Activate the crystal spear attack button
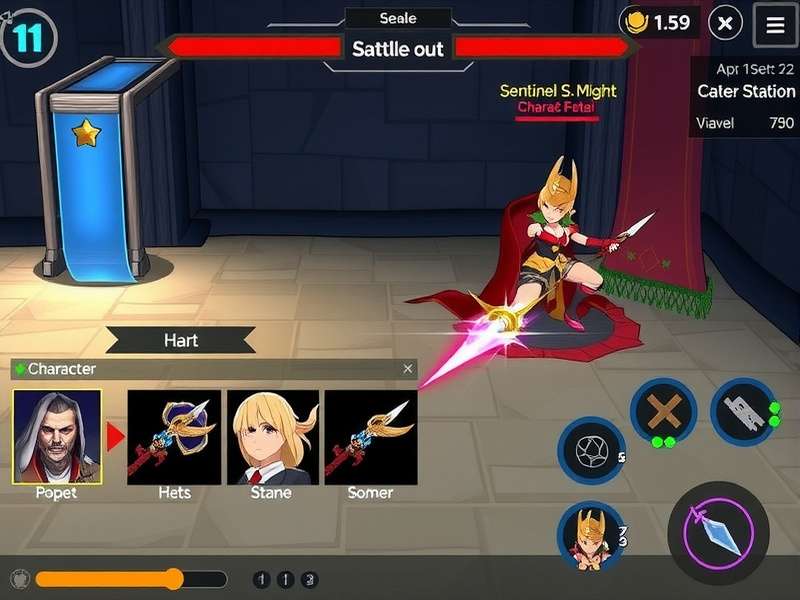Viewport: 800px width, 600px height. click(718, 532)
